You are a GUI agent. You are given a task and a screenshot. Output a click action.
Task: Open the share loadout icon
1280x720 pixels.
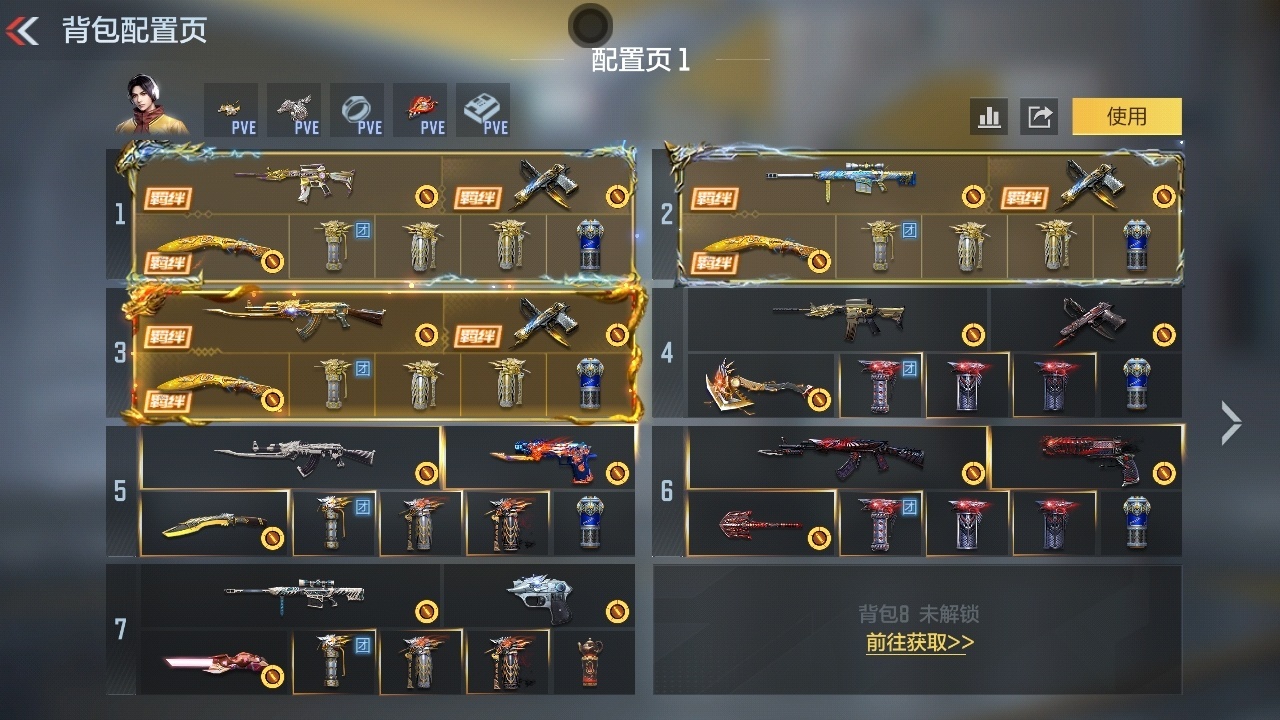[1040, 117]
